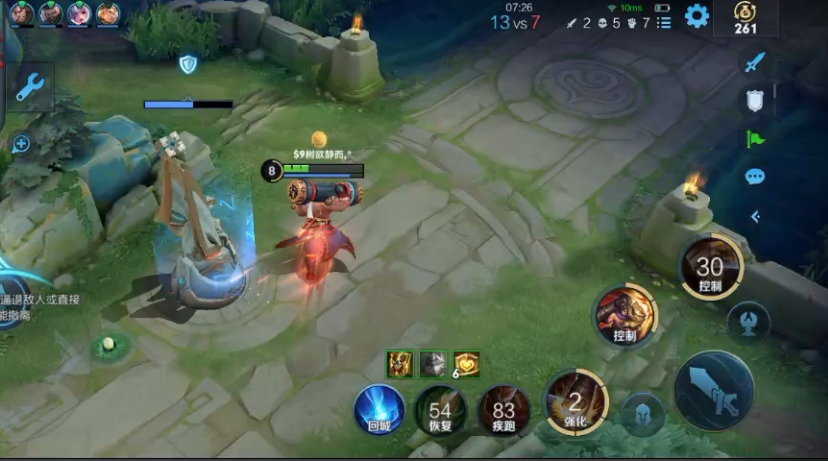
Task: Use the large sword basic attack button
Action: (714, 389)
